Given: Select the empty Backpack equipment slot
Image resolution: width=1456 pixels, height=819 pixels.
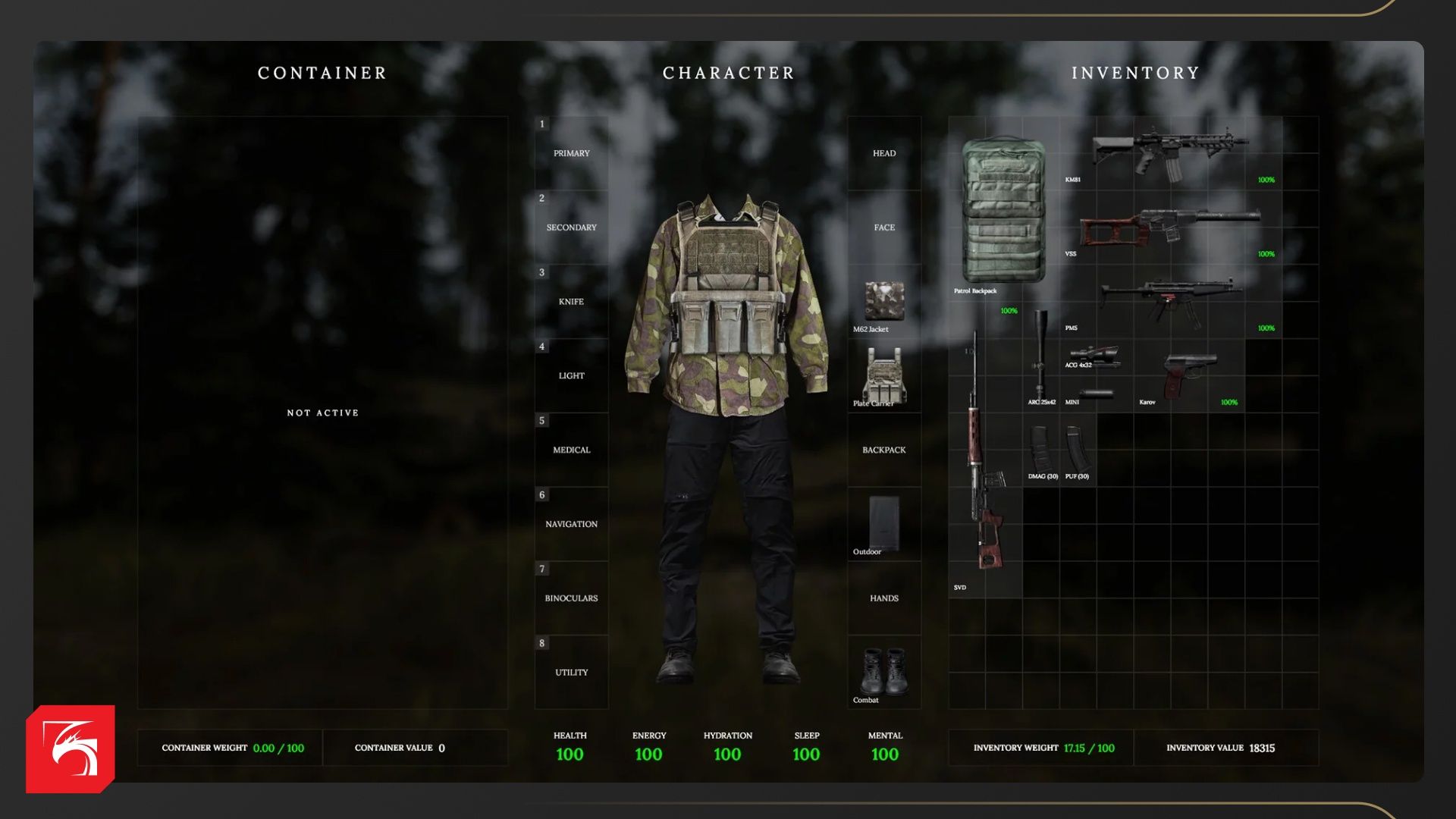Looking at the screenshot, I should click(x=884, y=450).
